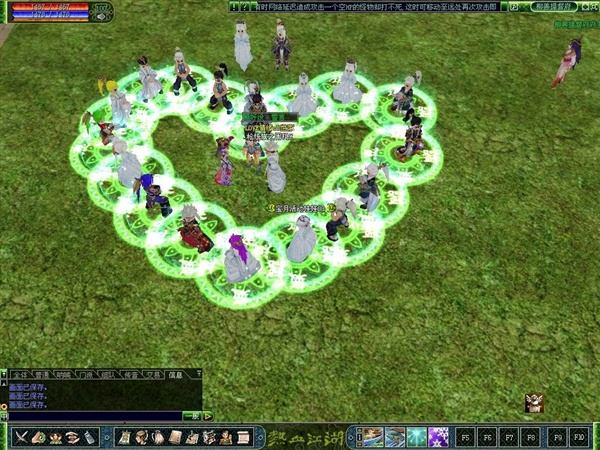The height and width of the screenshot is (450, 600).
Task: Click the mobile phone icon in action bar
Action: click(89, 437)
